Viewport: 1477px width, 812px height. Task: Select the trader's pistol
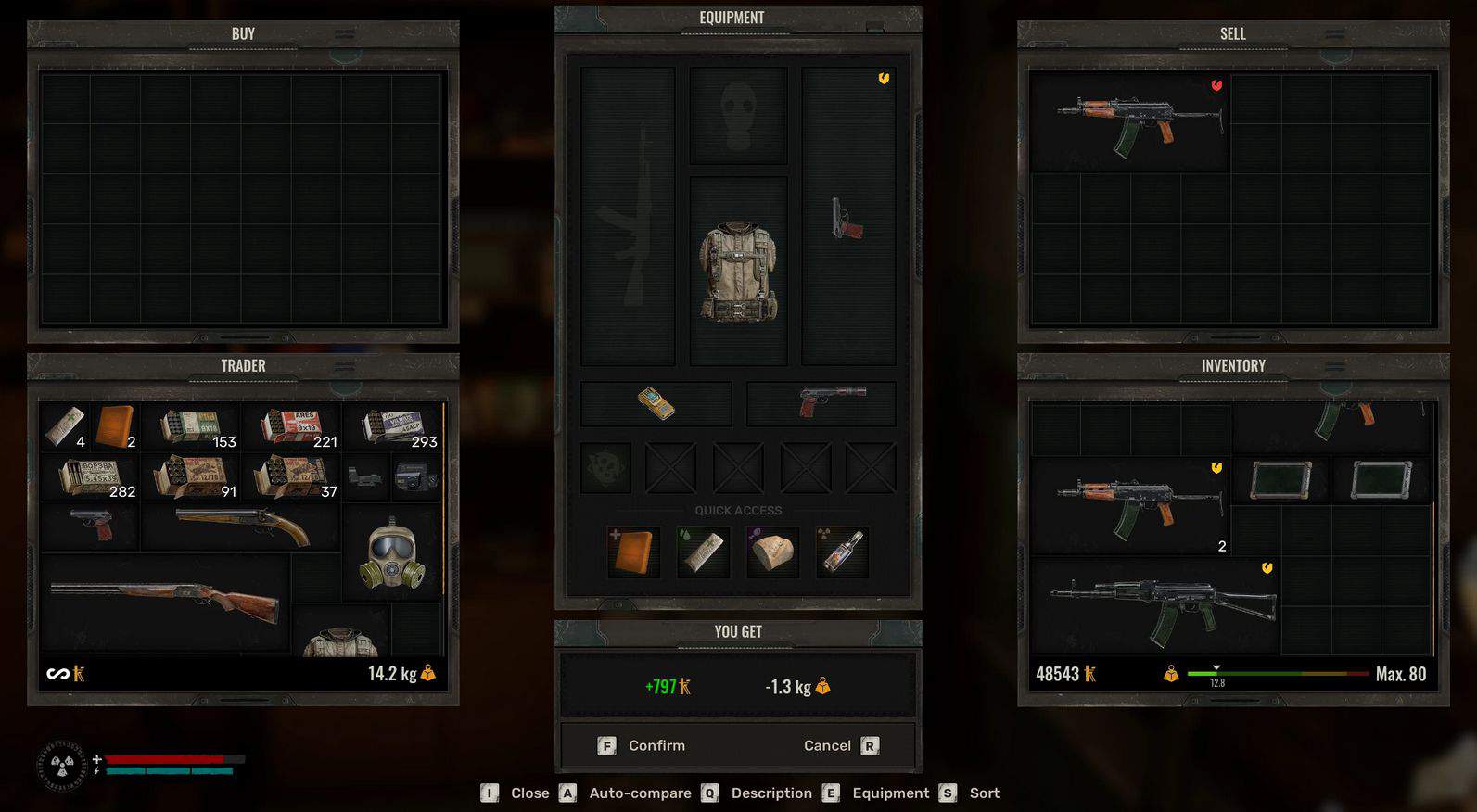[x=90, y=525]
